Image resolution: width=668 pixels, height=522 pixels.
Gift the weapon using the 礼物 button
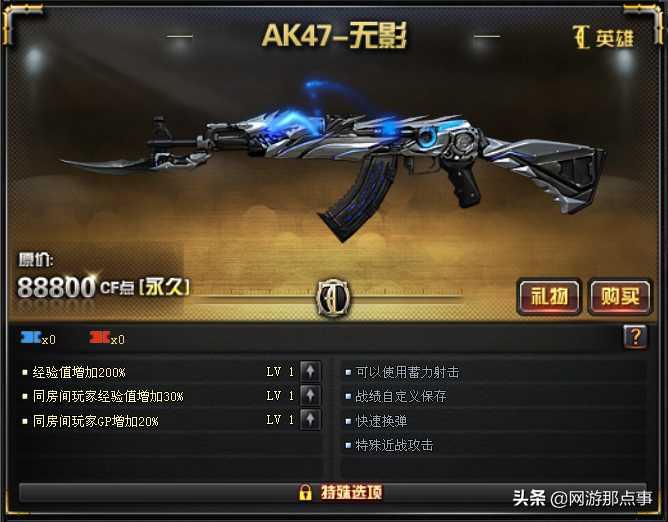549,296
